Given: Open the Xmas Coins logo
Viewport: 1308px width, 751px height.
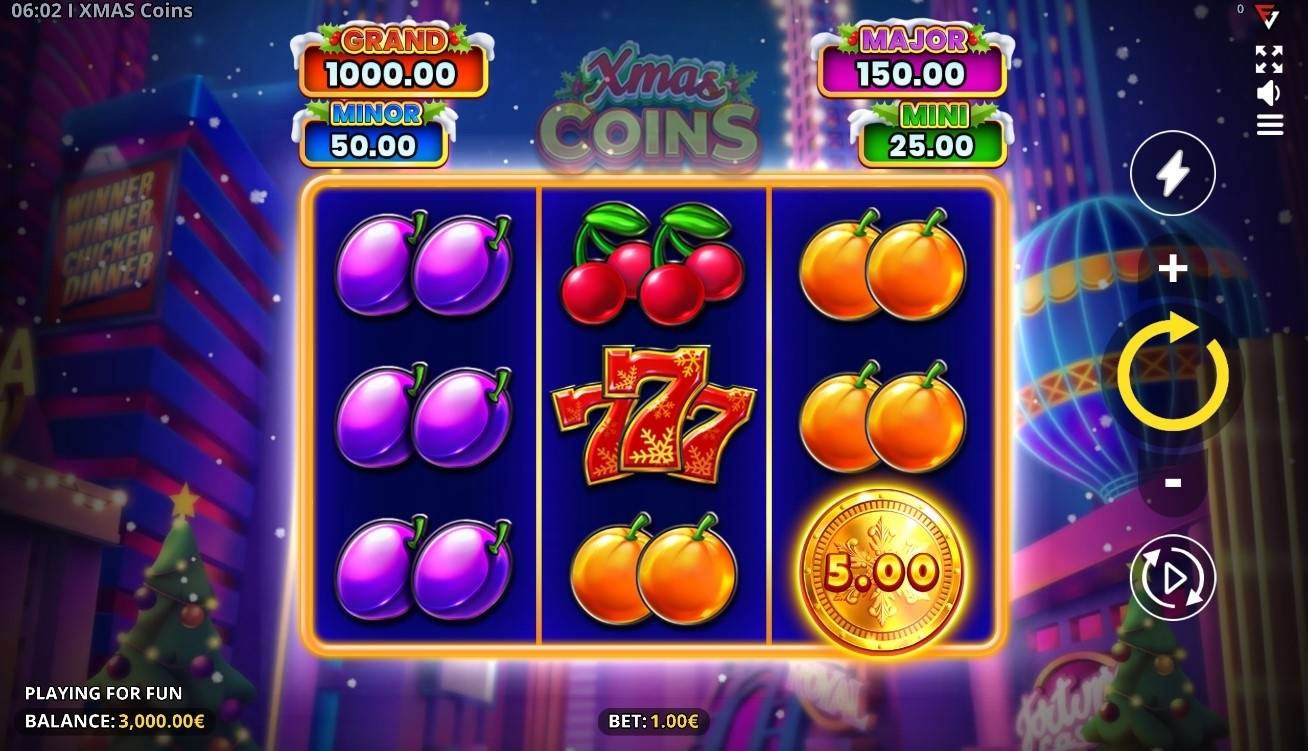Looking at the screenshot, I should pyautogui.click(x=652, y=95).
